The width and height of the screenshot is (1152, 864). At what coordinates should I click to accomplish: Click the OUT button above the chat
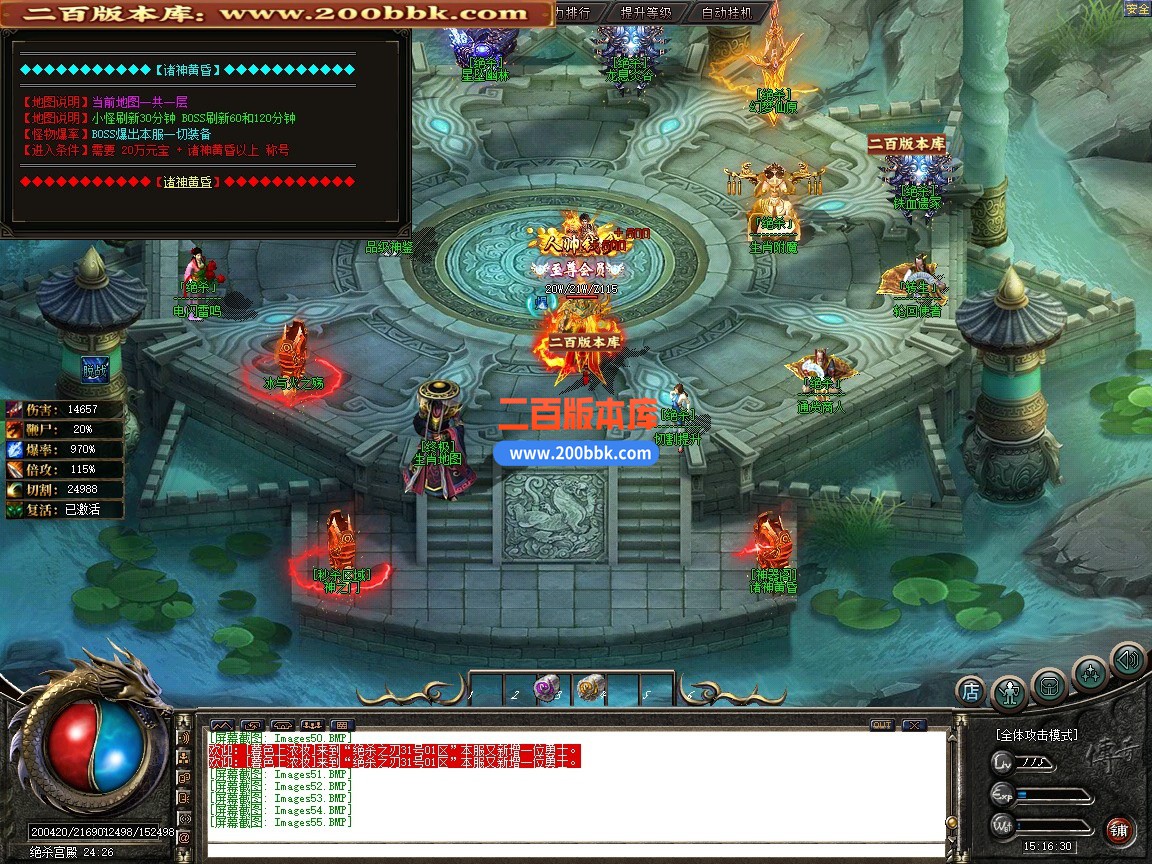[882, 725]
